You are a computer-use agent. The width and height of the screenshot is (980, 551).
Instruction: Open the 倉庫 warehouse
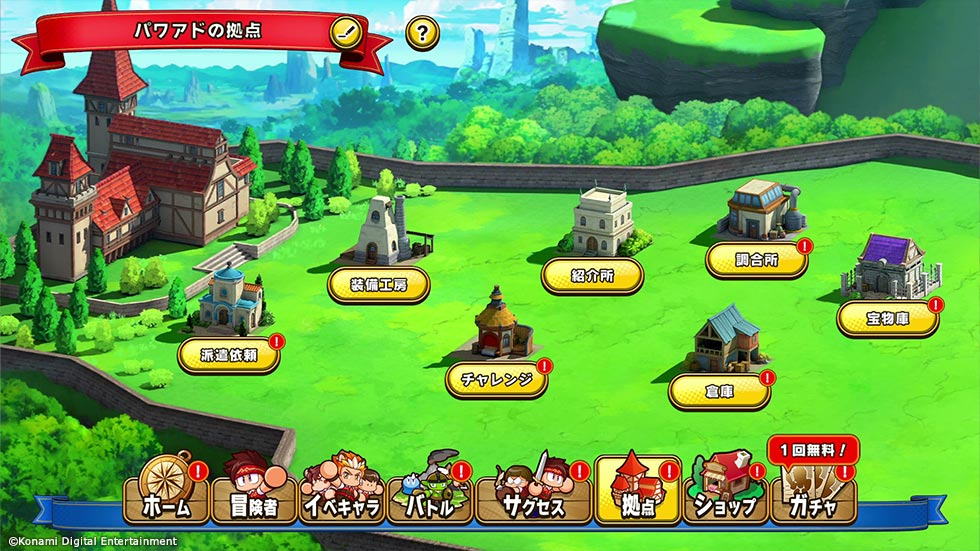720,391
